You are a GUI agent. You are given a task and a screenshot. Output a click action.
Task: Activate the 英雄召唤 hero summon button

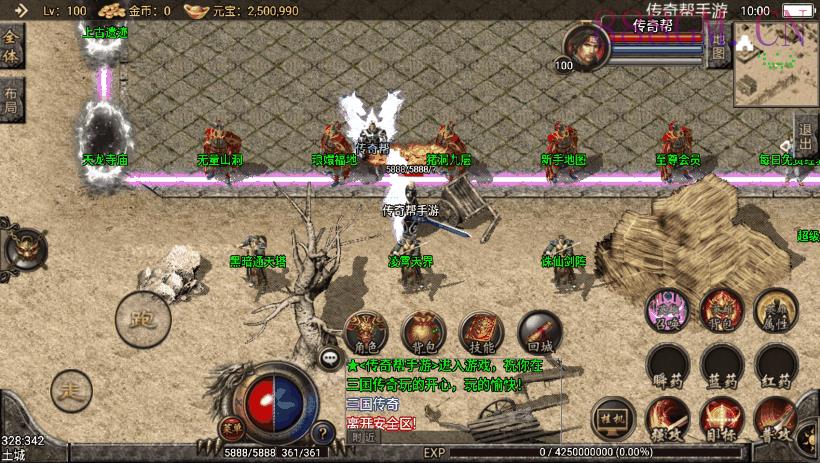(665, 308)
